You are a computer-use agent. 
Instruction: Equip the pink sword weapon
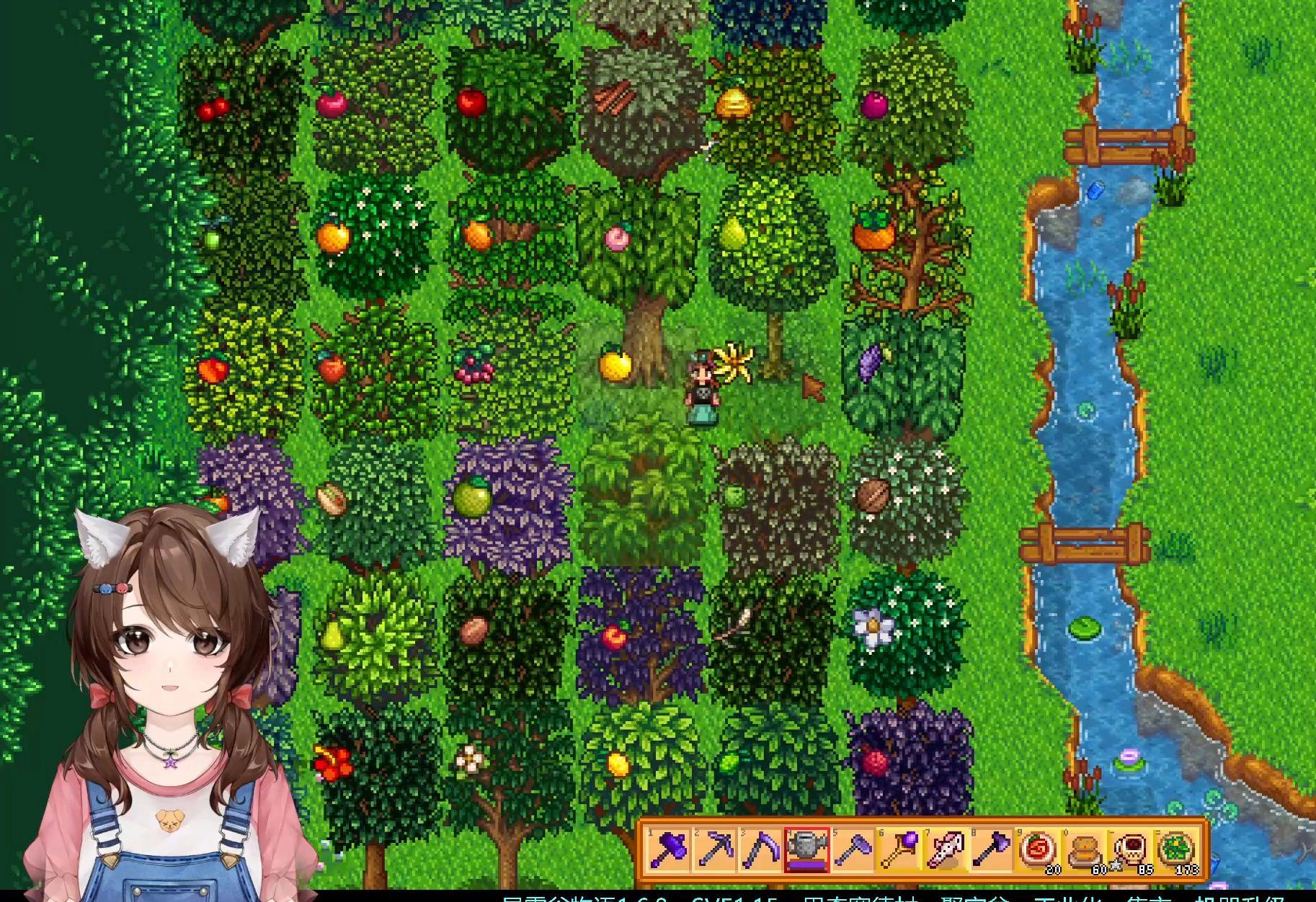click(x=945, y=850)
